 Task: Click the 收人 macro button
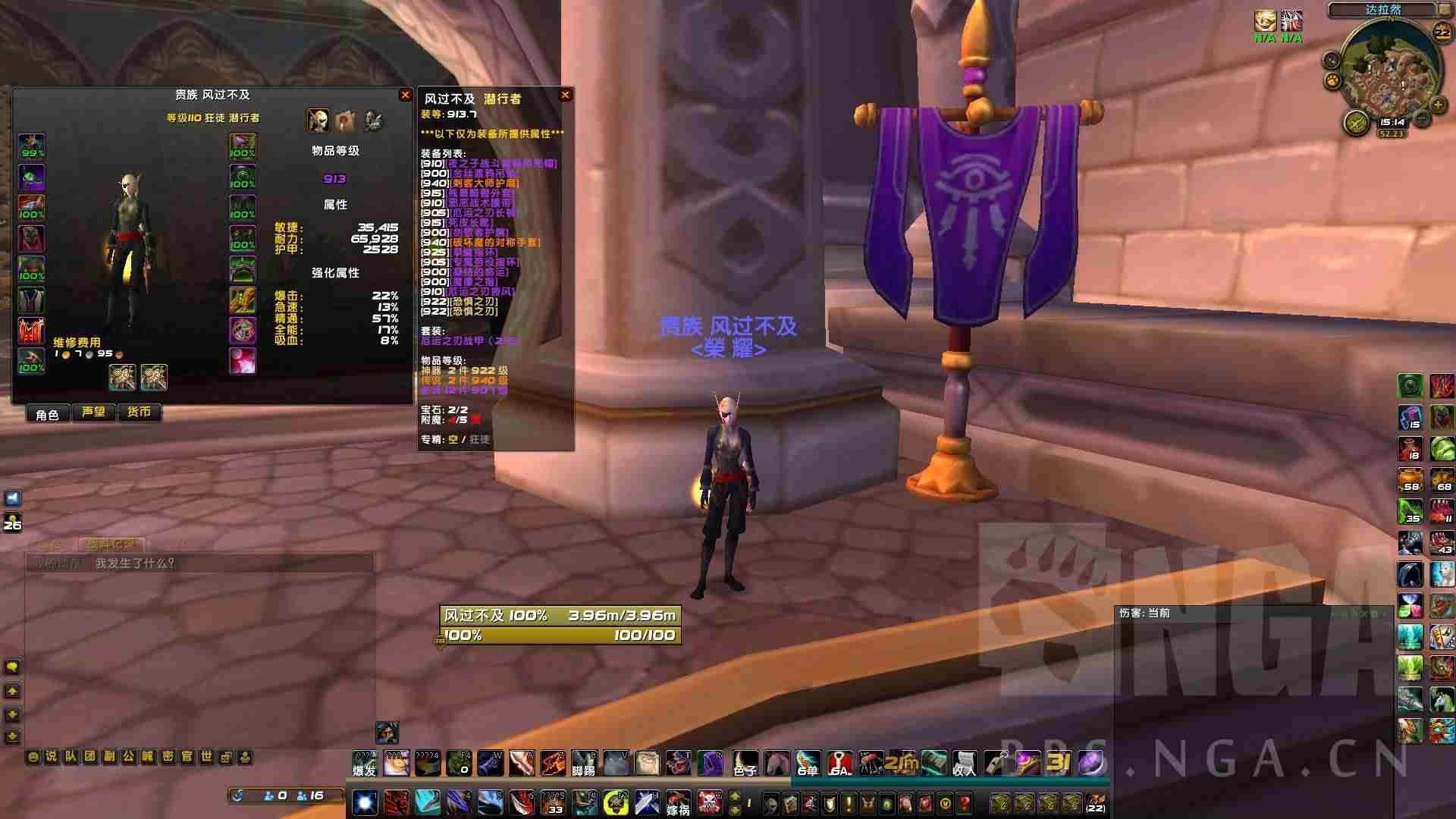[965, 763]
